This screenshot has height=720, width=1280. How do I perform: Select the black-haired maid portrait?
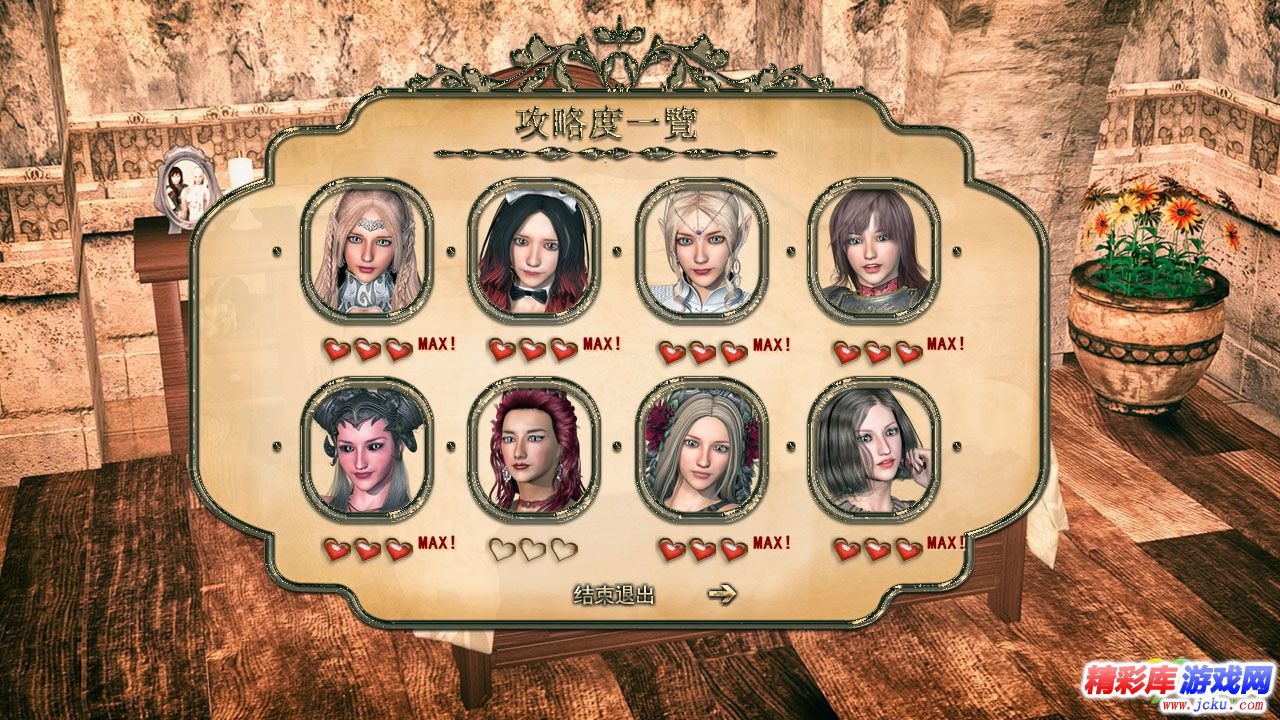(540, 248)
